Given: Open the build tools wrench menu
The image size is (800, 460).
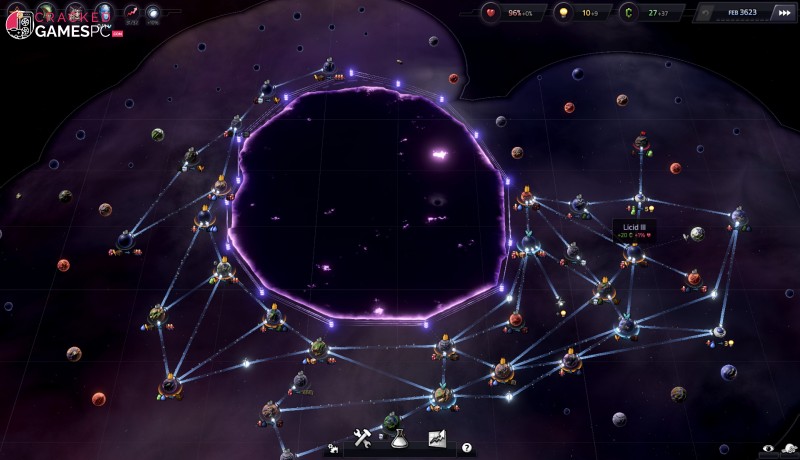Looking at the screenshot, I should point(362,438).
